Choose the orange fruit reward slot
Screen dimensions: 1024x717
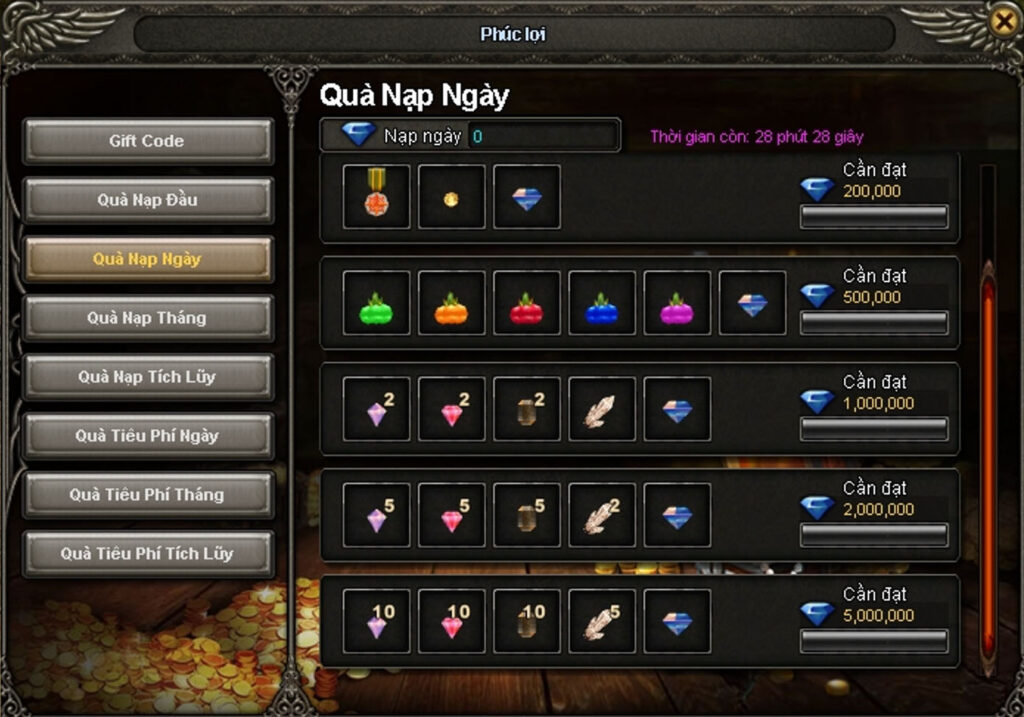(x=451, y=303)
